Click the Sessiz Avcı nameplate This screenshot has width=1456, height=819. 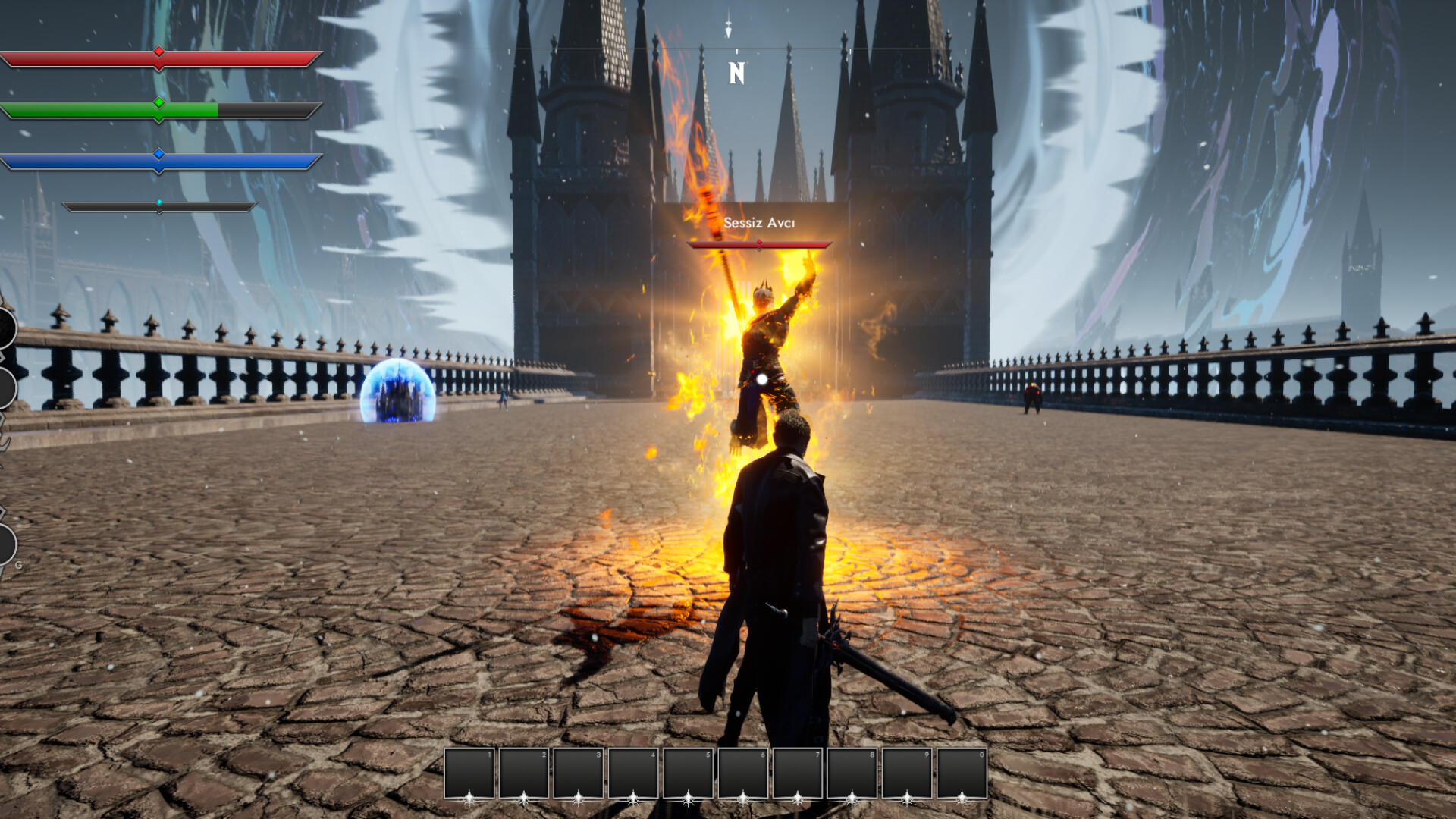click(758, 223)
